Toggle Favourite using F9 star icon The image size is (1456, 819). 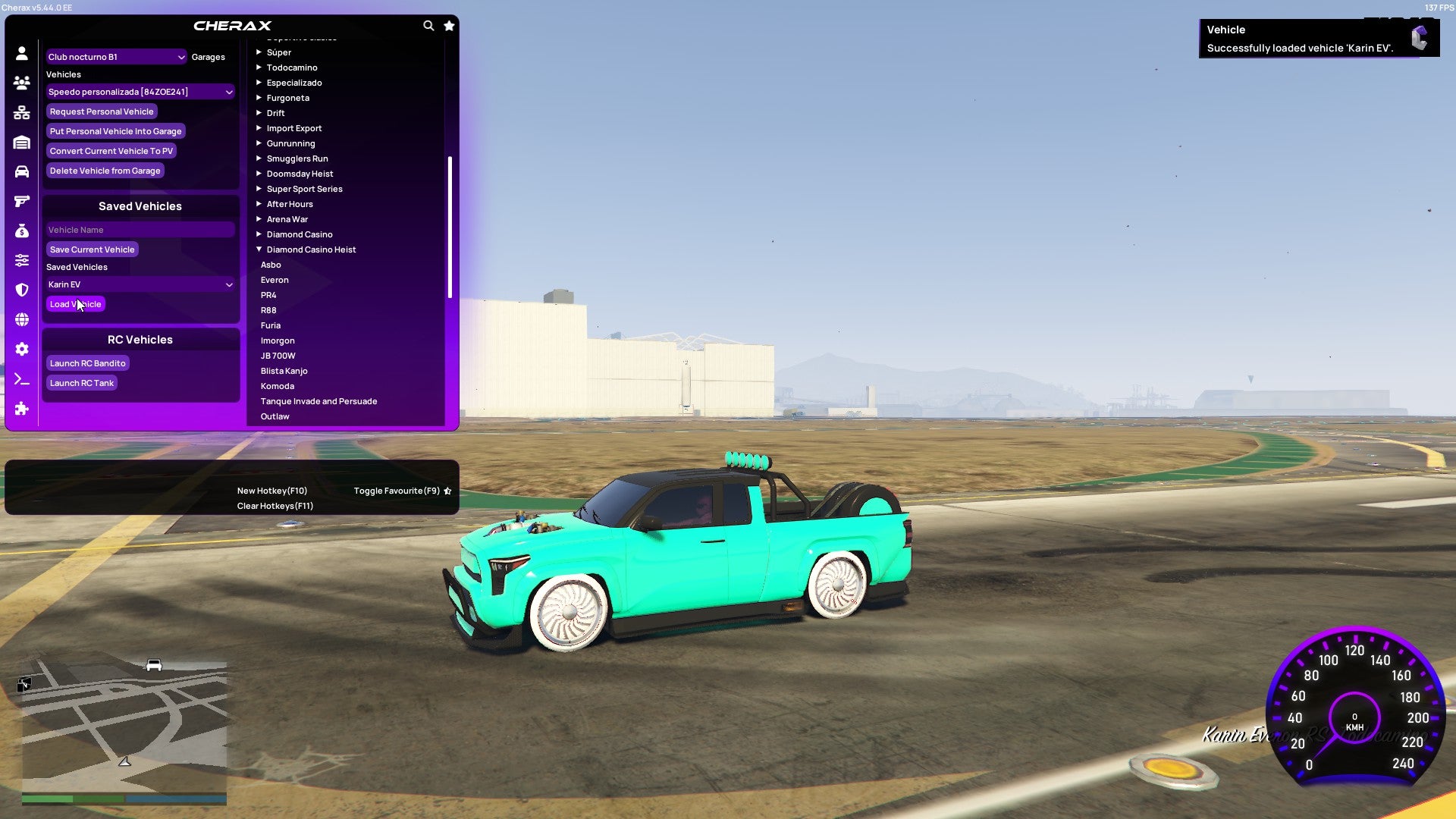pos(447,490)
